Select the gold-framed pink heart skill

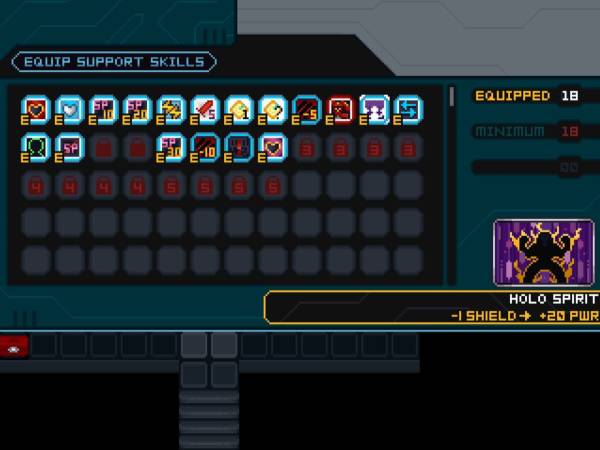coord(273,146)
